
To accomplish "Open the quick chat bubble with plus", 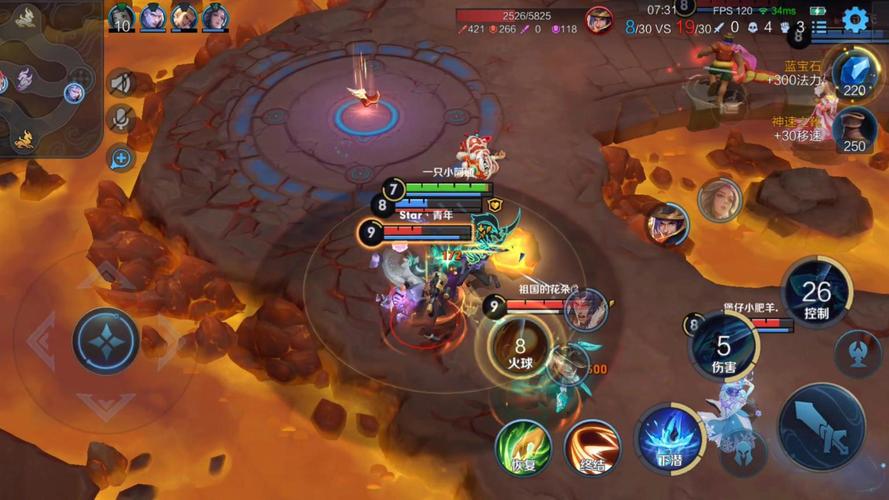I will click(x=121, y=157).
